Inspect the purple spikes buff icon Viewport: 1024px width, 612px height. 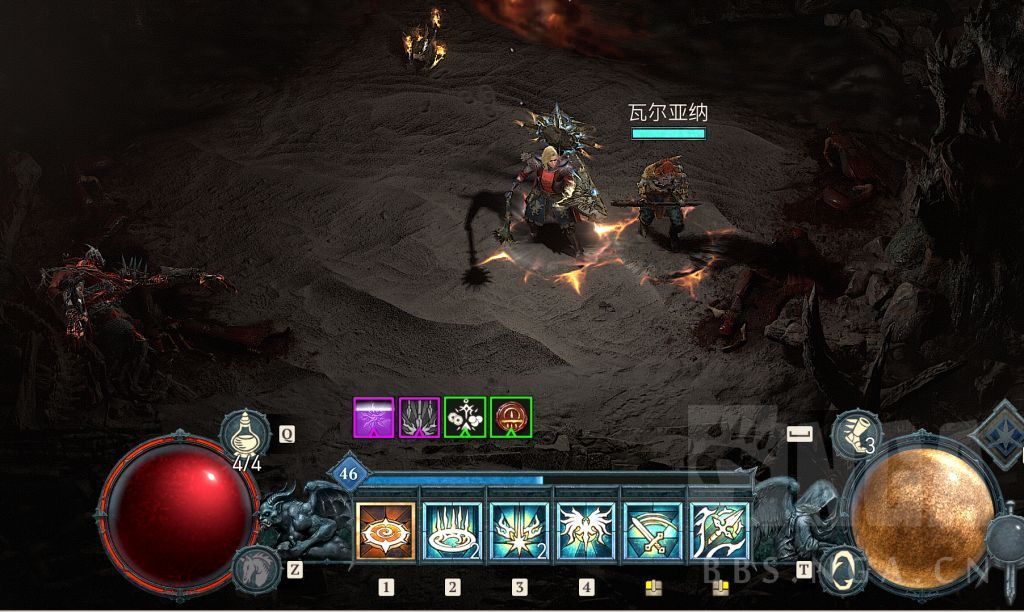(x=419, y=417)
